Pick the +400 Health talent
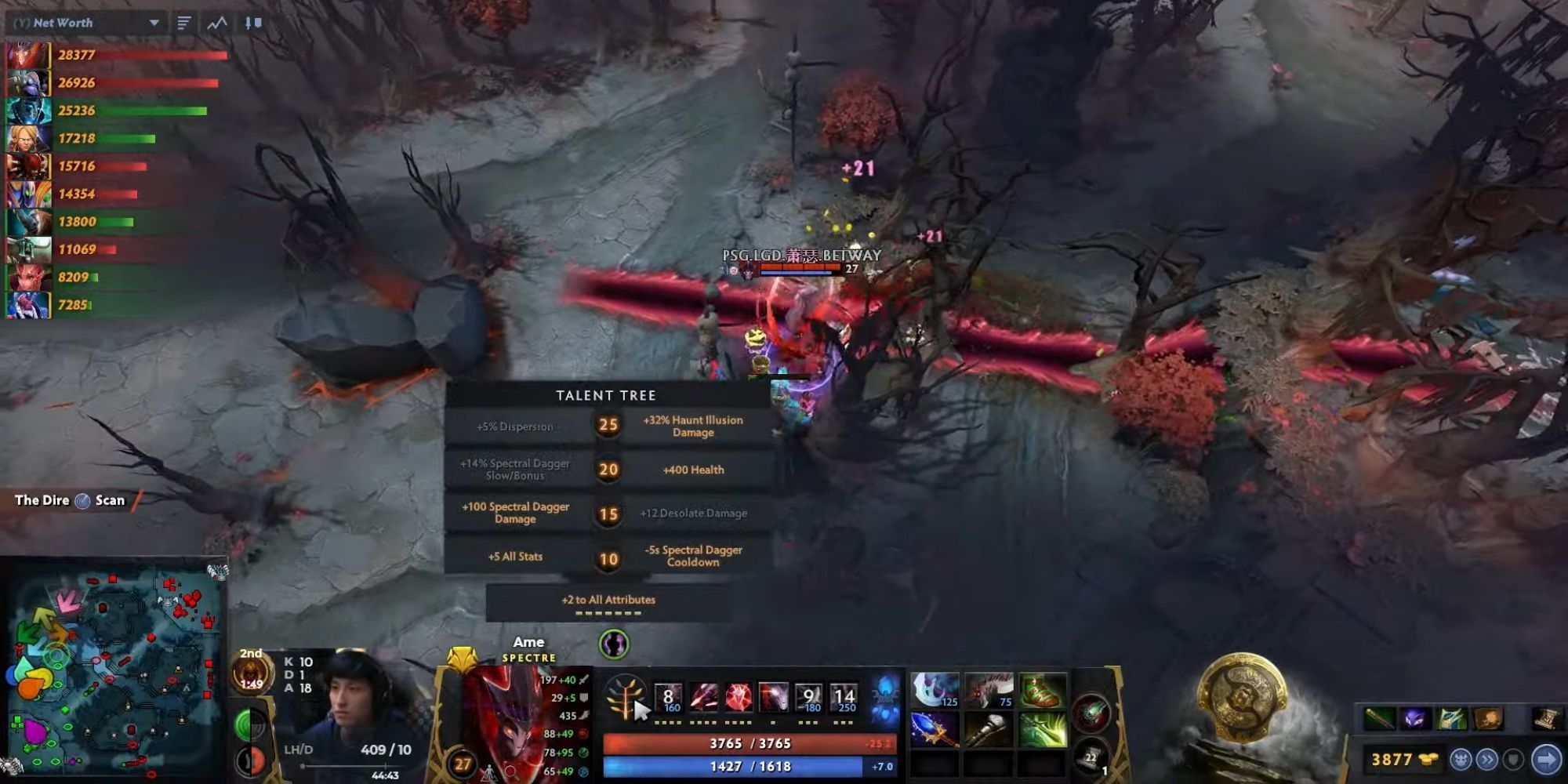Screen dimensions: 1568x784 tap(691, 470)
